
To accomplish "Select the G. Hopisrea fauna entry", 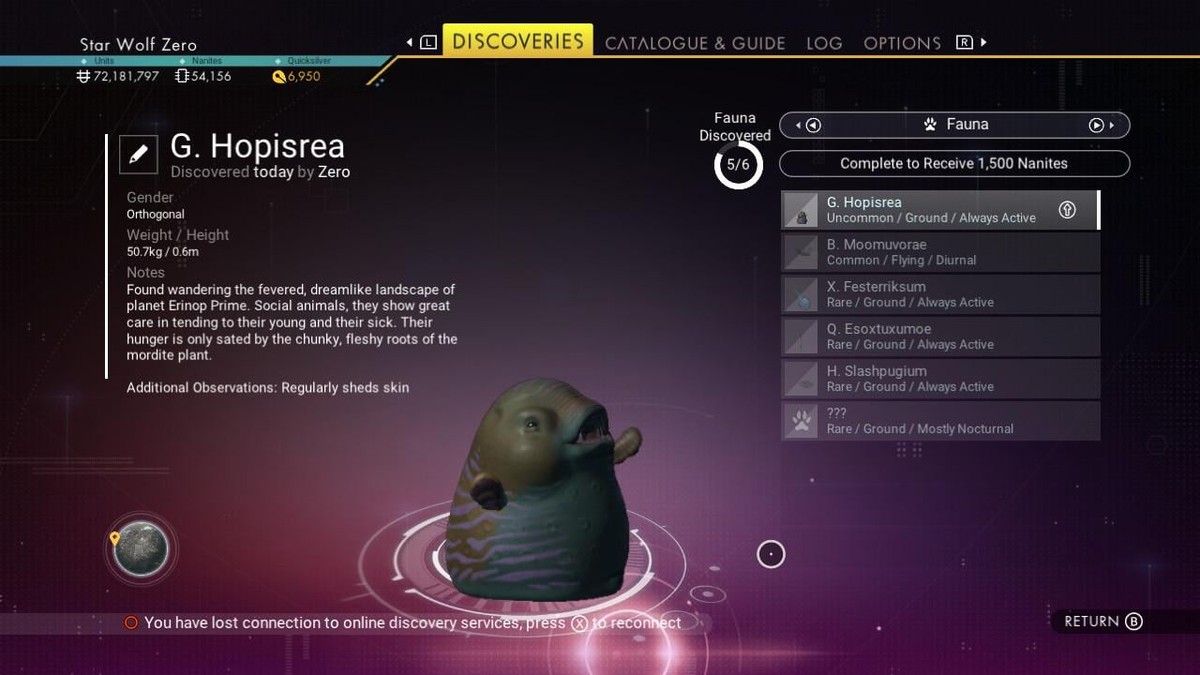I will click(x=940, y=210).
